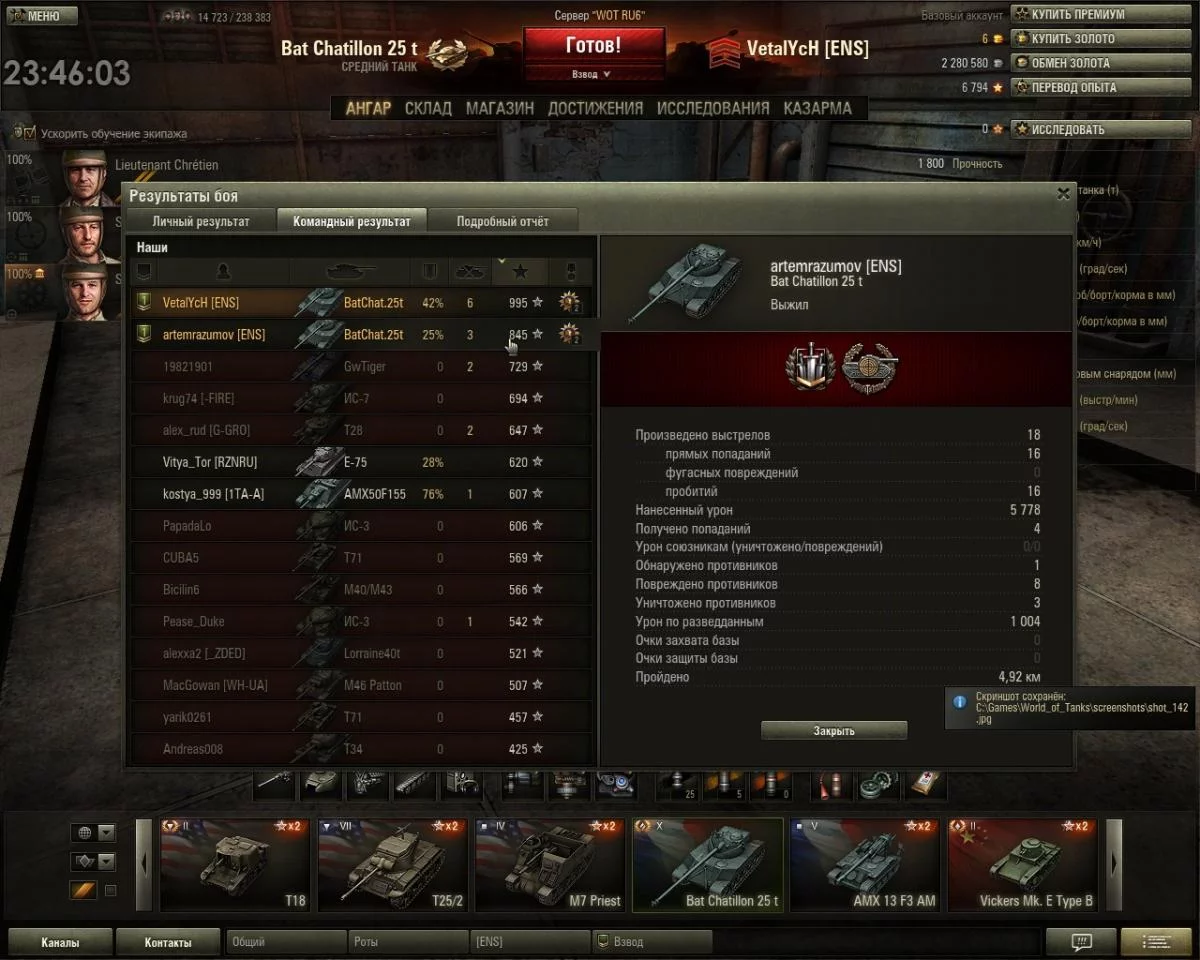This screenshot has height=960, width=1200.
Task: Choose the M7 Priest tank tile
Action: (552, 866)
